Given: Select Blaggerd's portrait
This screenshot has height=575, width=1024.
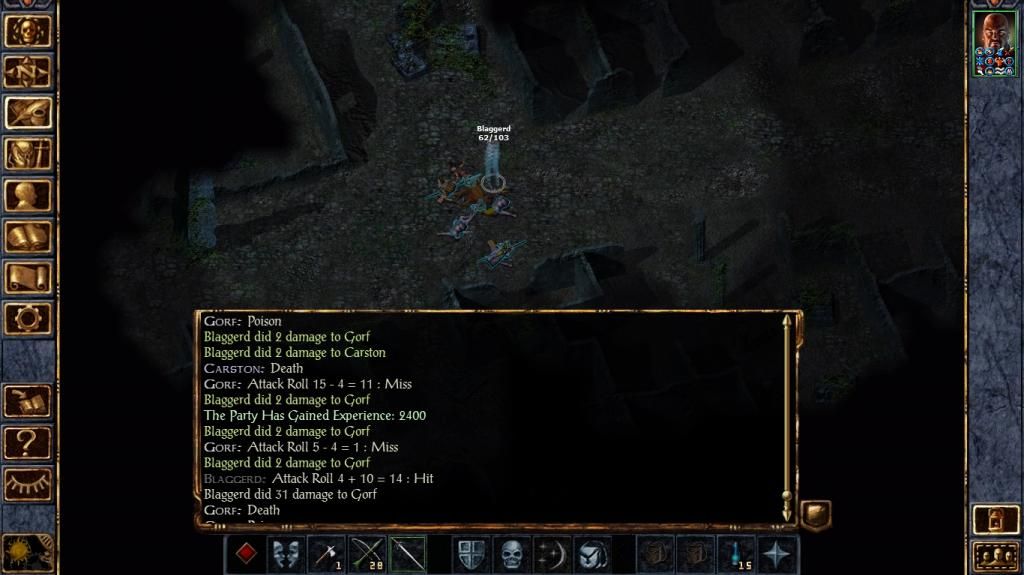Looking at the screenshot, I should tap(994, 44).
